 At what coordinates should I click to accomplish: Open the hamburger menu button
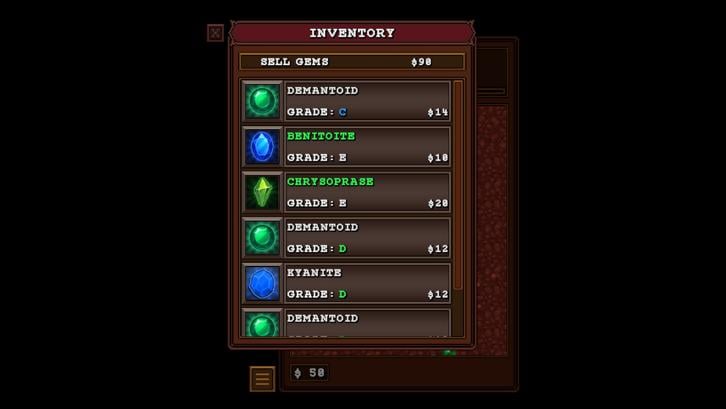pyautogui.click(x=262, y=378)
